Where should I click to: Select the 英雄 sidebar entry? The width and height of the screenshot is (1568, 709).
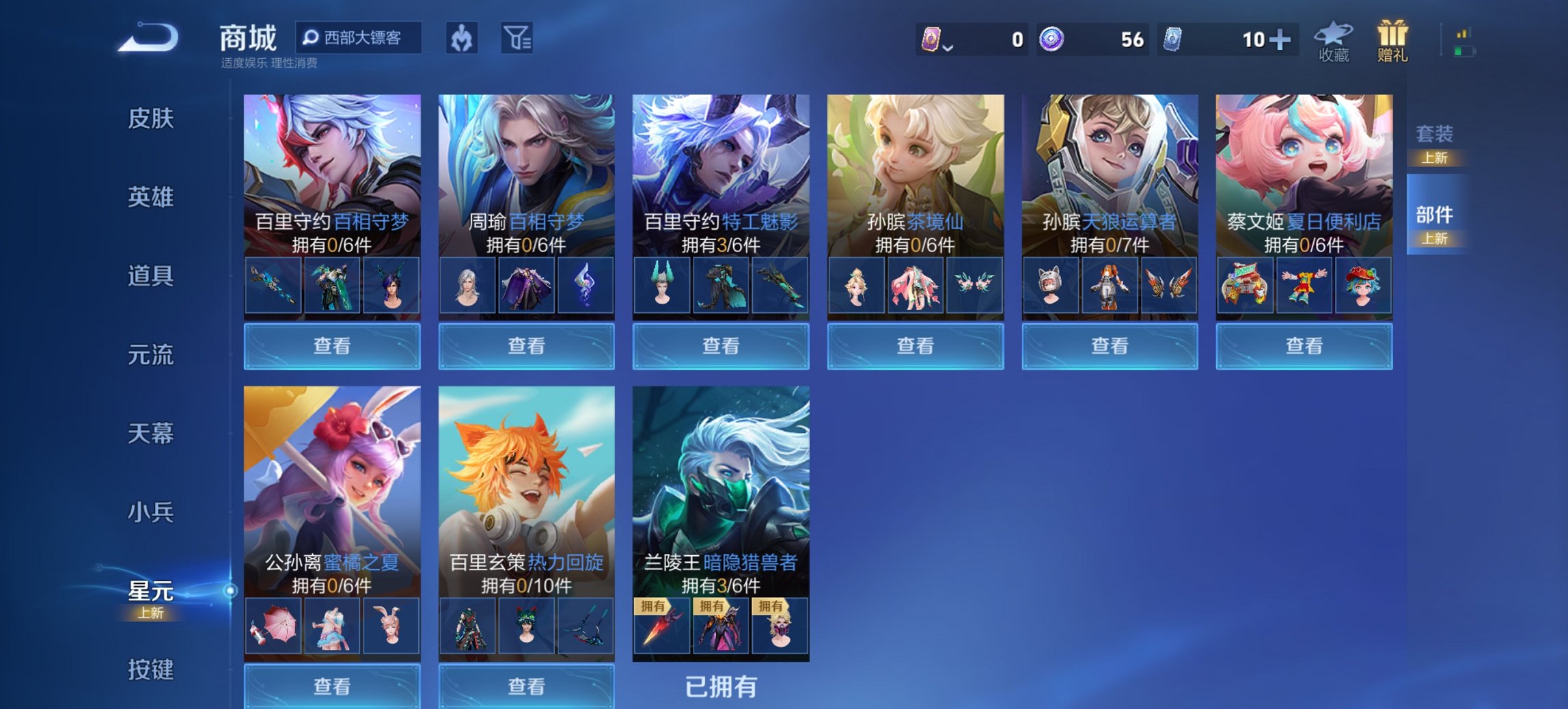pos(150,196)
